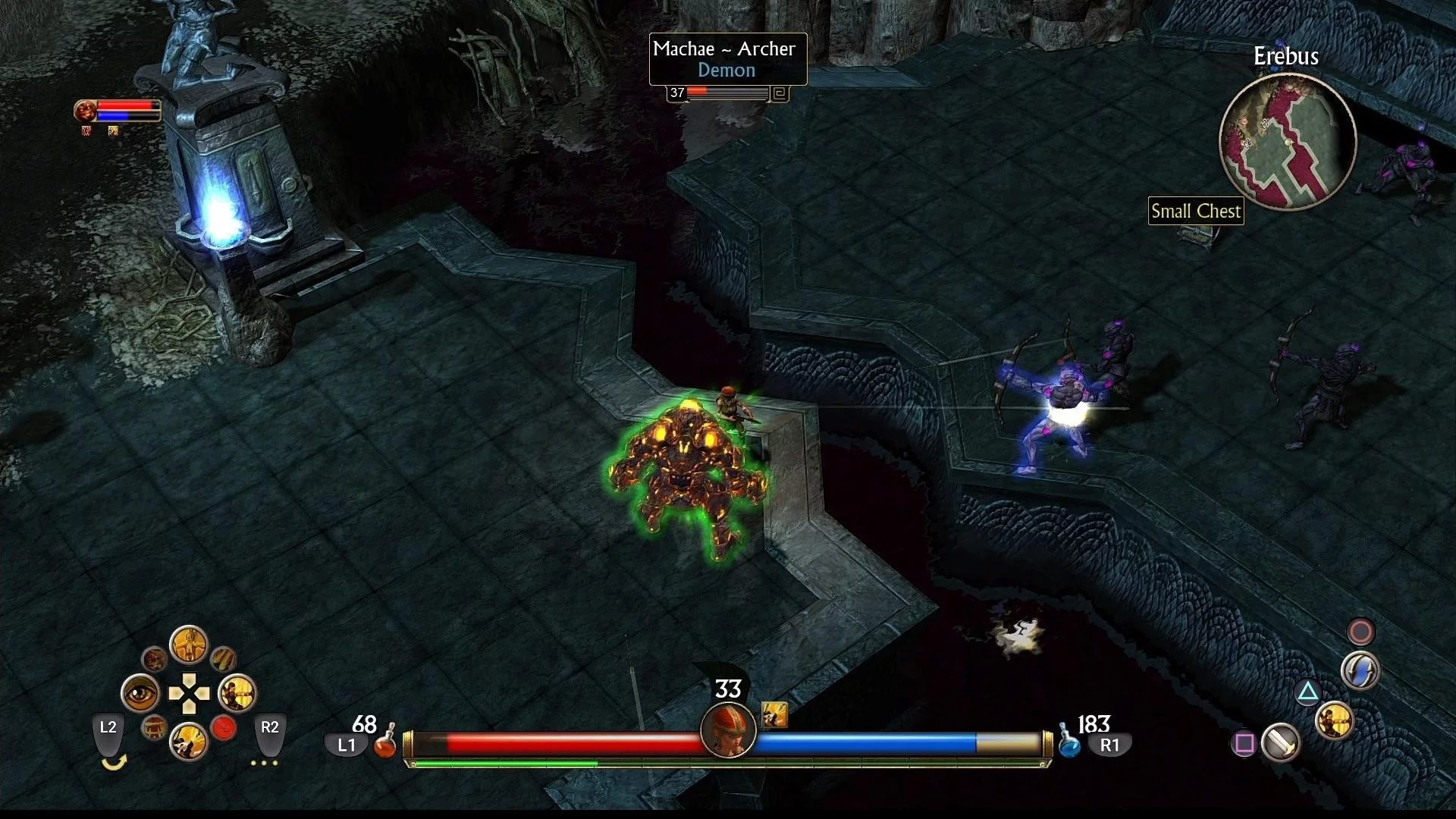This screenshot has height=819, width=1456.
Task: Select the red circle skill slot
Action: click(x=224, y=728)
